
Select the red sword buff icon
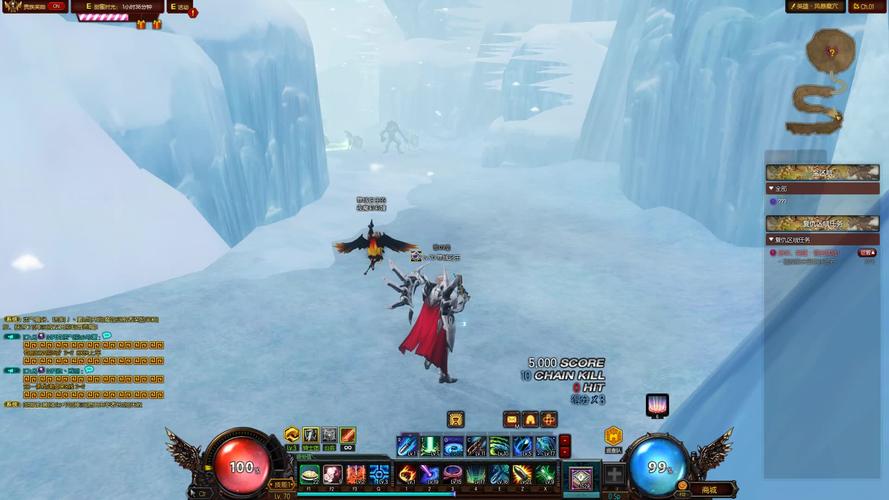[347, 435]
